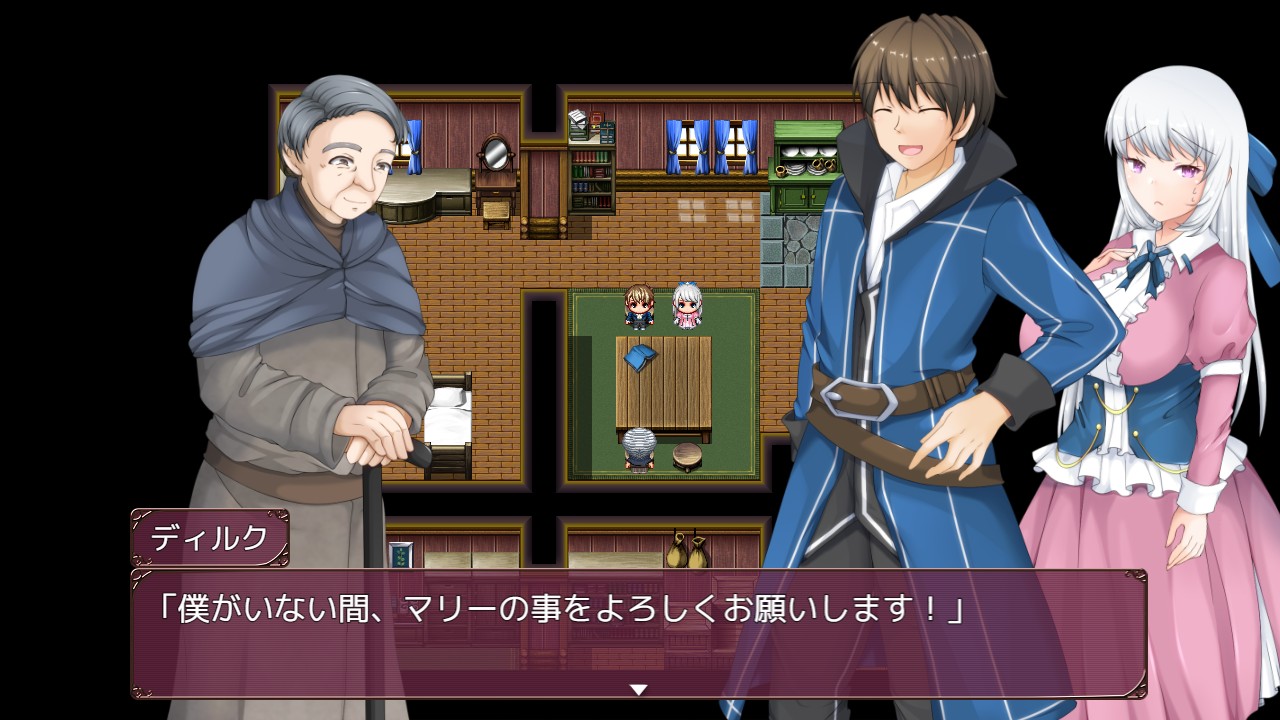Advance the dialogue message box text
Viewport: 1280px width, 720px height.
point(638,632)
